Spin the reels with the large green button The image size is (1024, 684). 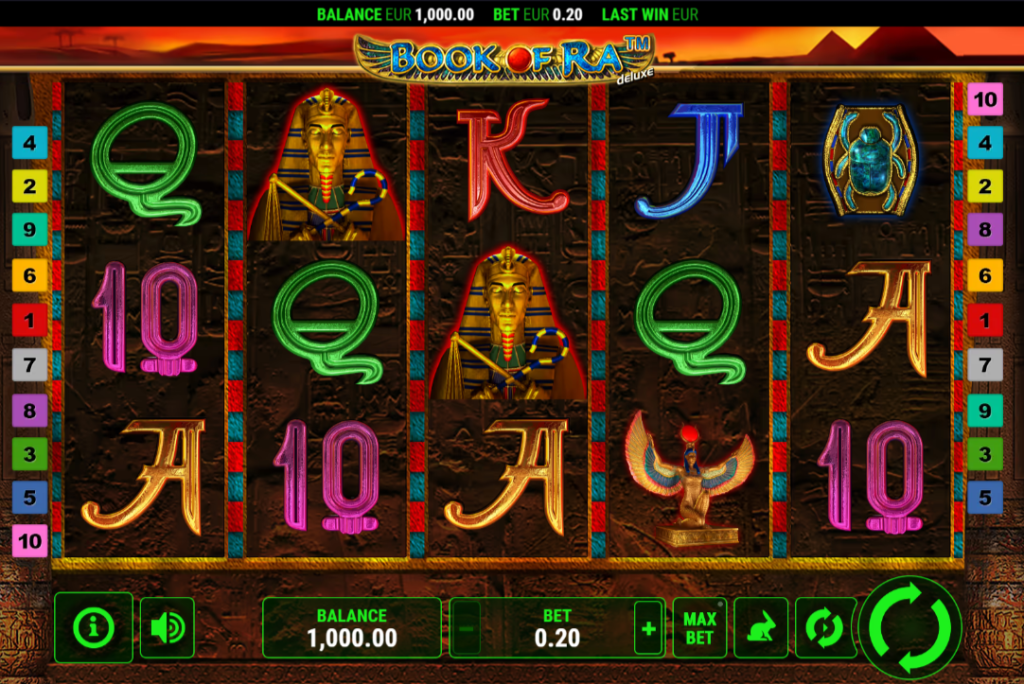(910, 628)
